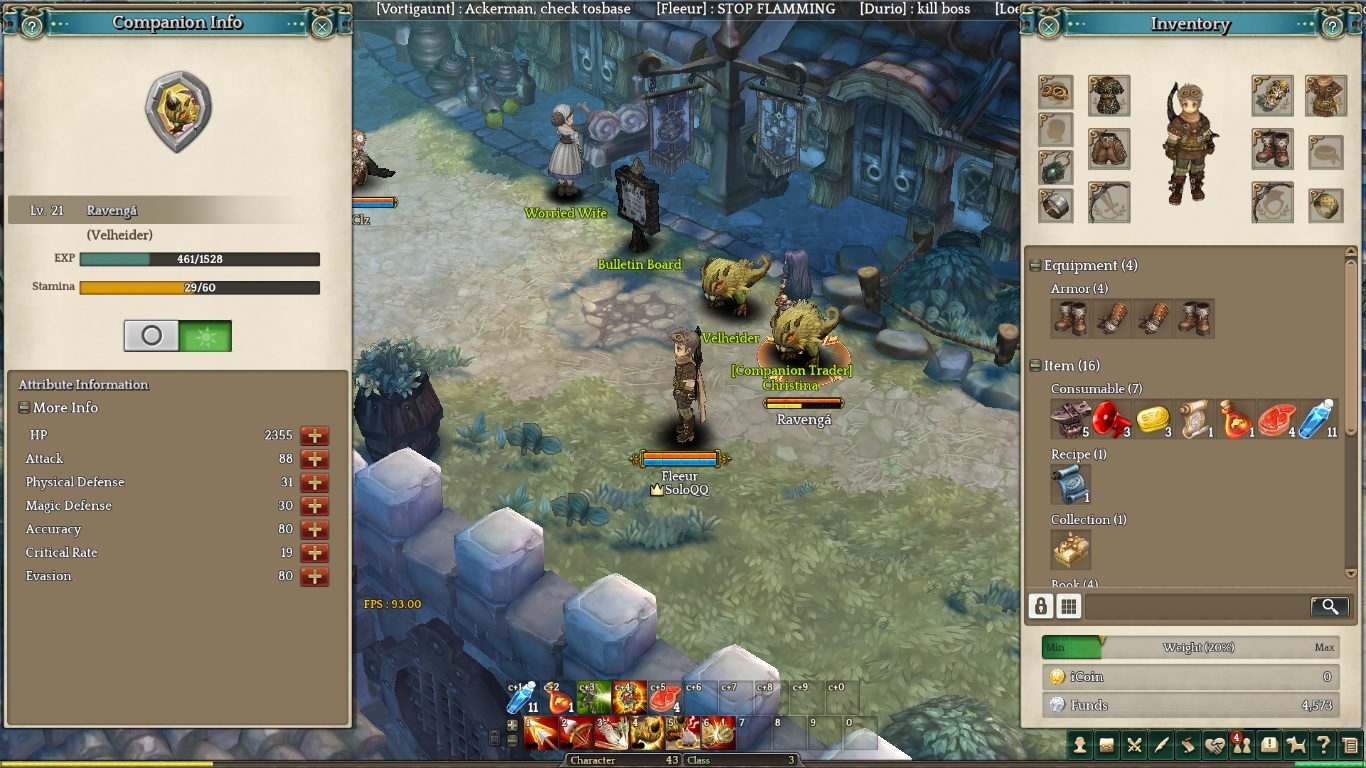Click the inventory search magnifier button

point(1328,606)
